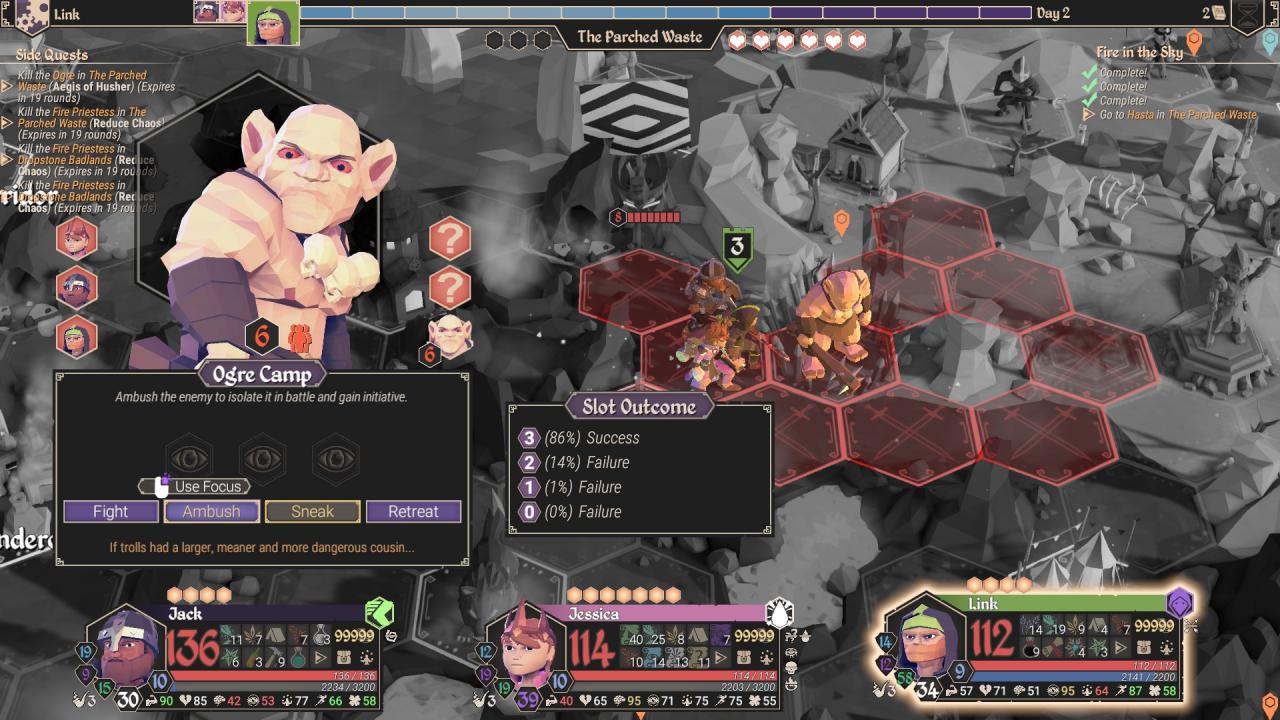This screenshot has width=1280, height=720.
Task: Click the Use Focus button
Action: (195, 486)
